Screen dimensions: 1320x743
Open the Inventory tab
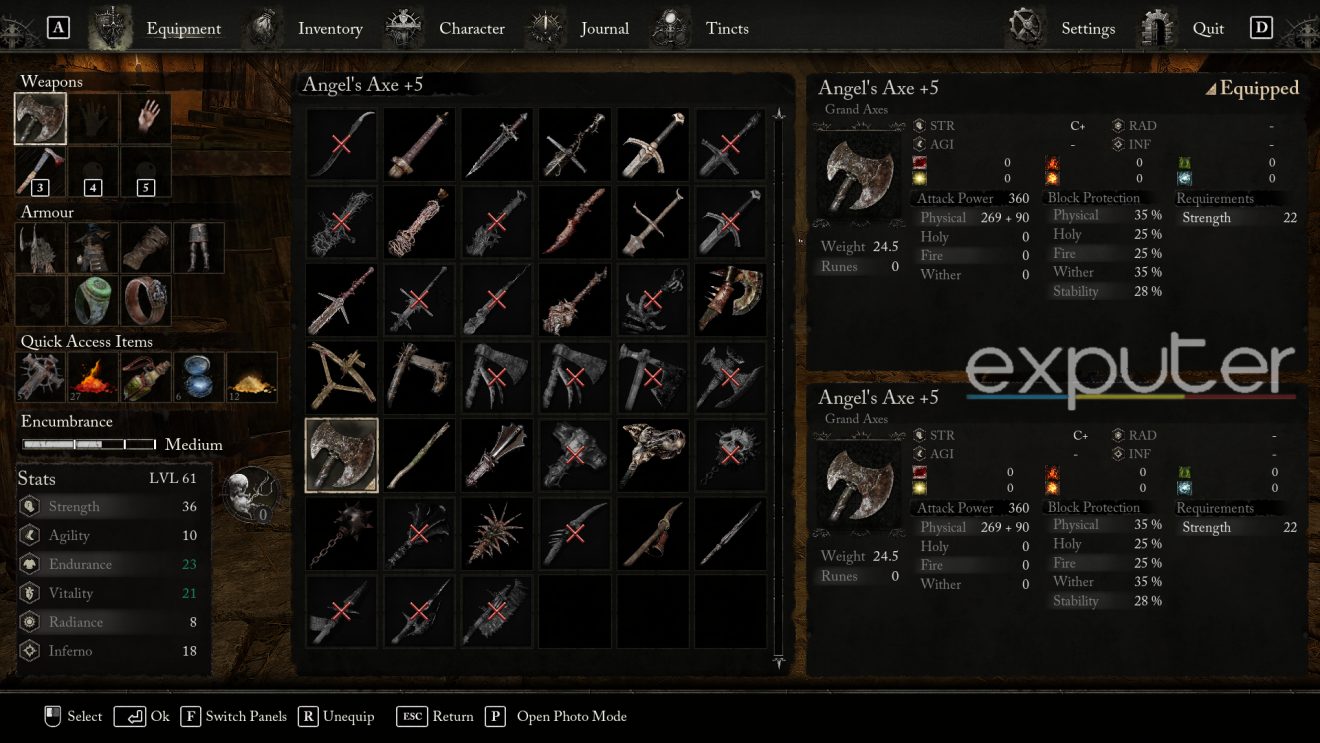tap(330, 28)
